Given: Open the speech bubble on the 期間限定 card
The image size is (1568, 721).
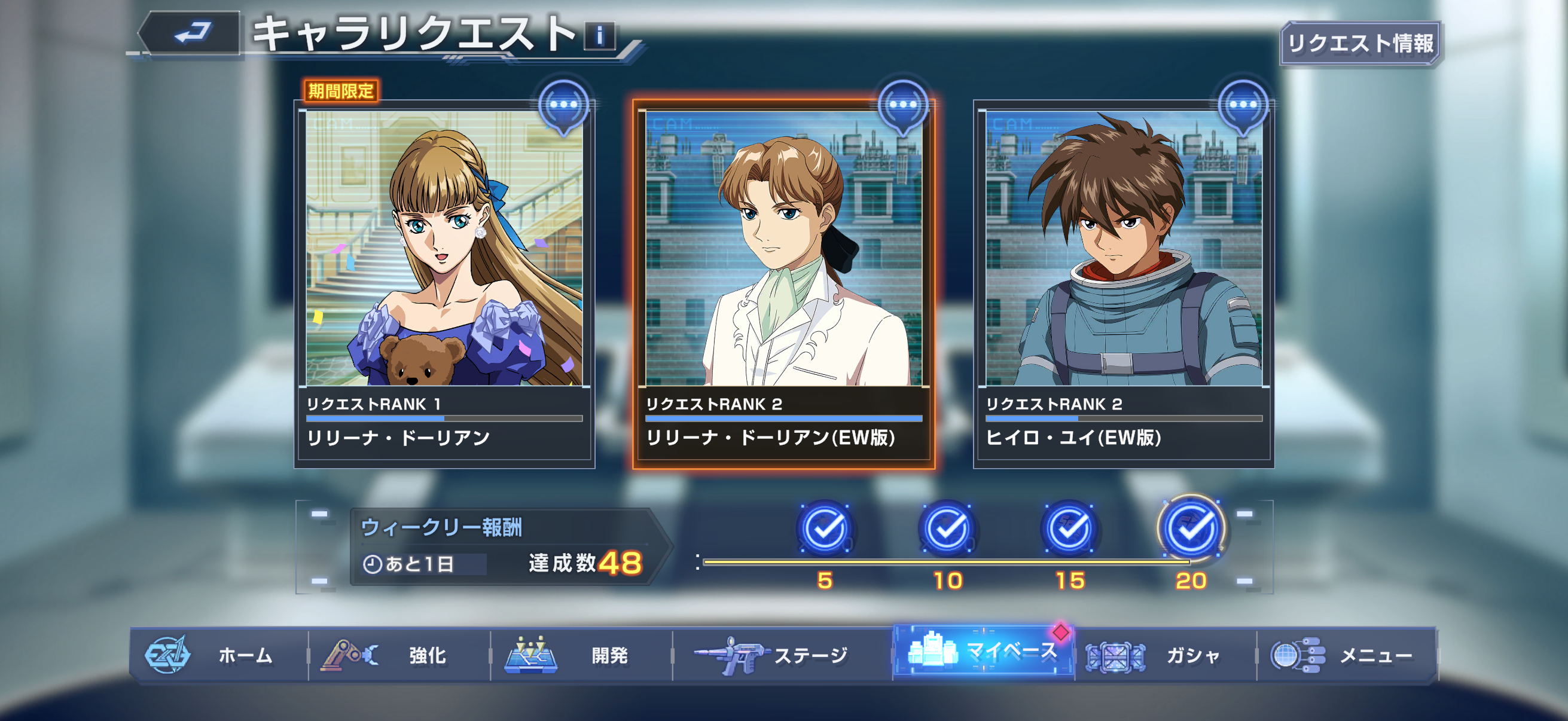Looking at the screenshot, I should [x=564, y=106].
